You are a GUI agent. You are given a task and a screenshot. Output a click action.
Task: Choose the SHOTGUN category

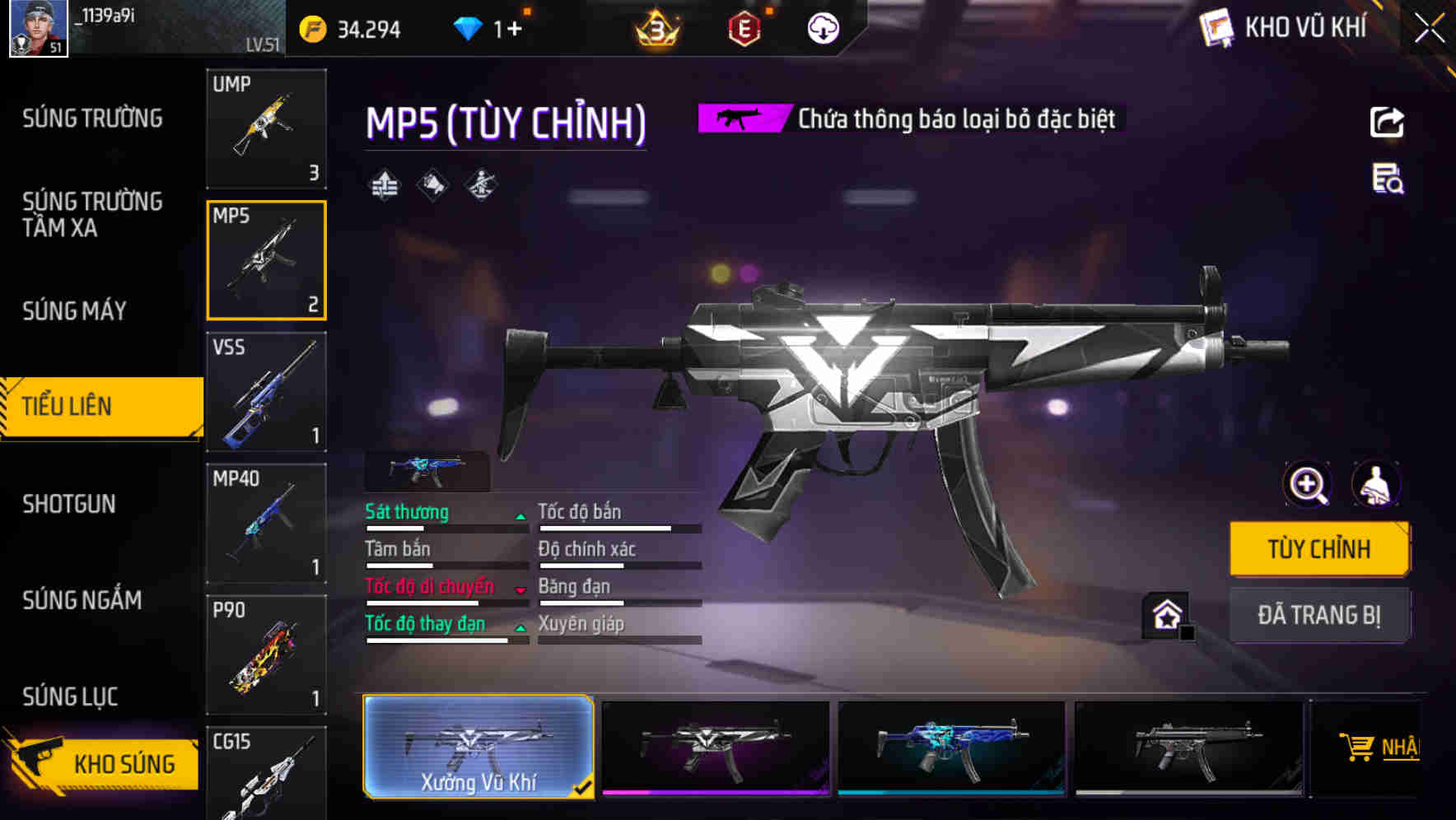click(x=69, y=504)
